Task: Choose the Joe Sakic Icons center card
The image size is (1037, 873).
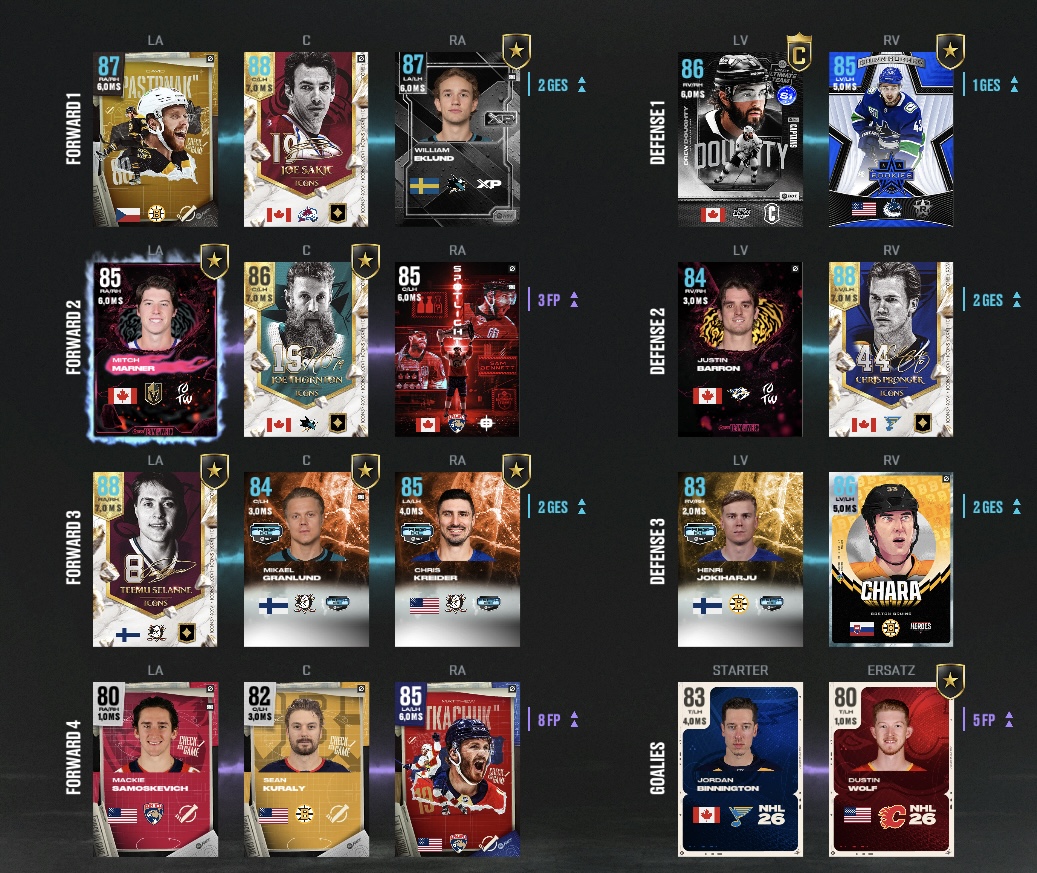Action: [306, 139]
